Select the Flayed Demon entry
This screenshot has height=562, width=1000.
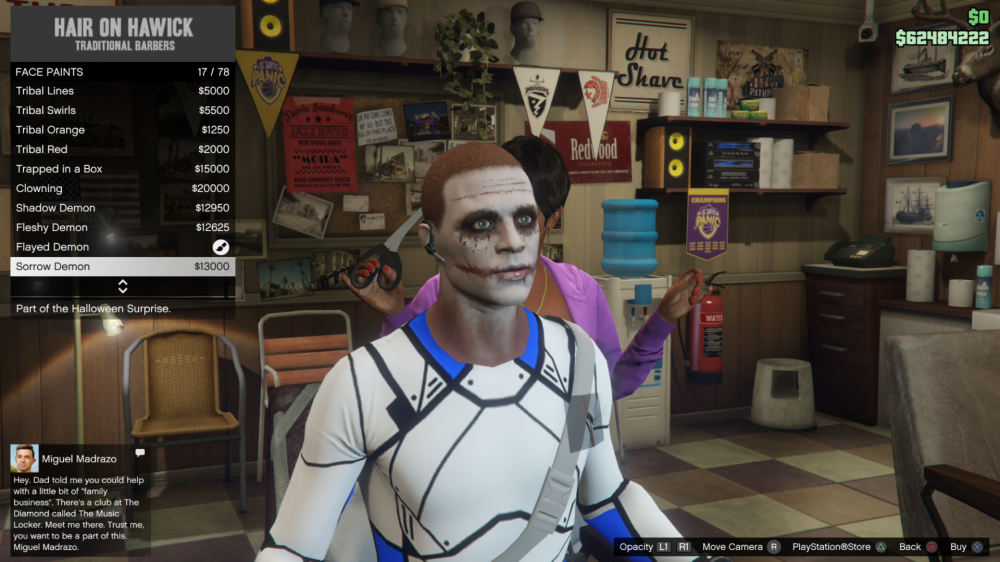pos(122,247)
